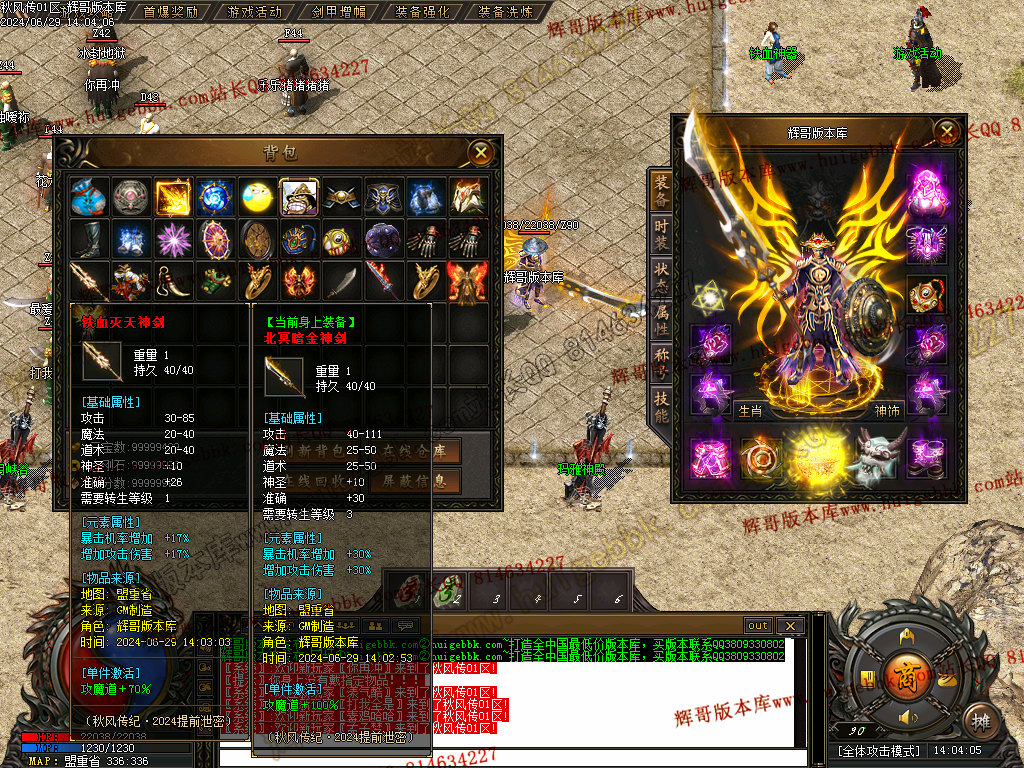This screenshot has width=1024, height=768.
Task: Select the fiery winged armor item
Action: [467, 282]
